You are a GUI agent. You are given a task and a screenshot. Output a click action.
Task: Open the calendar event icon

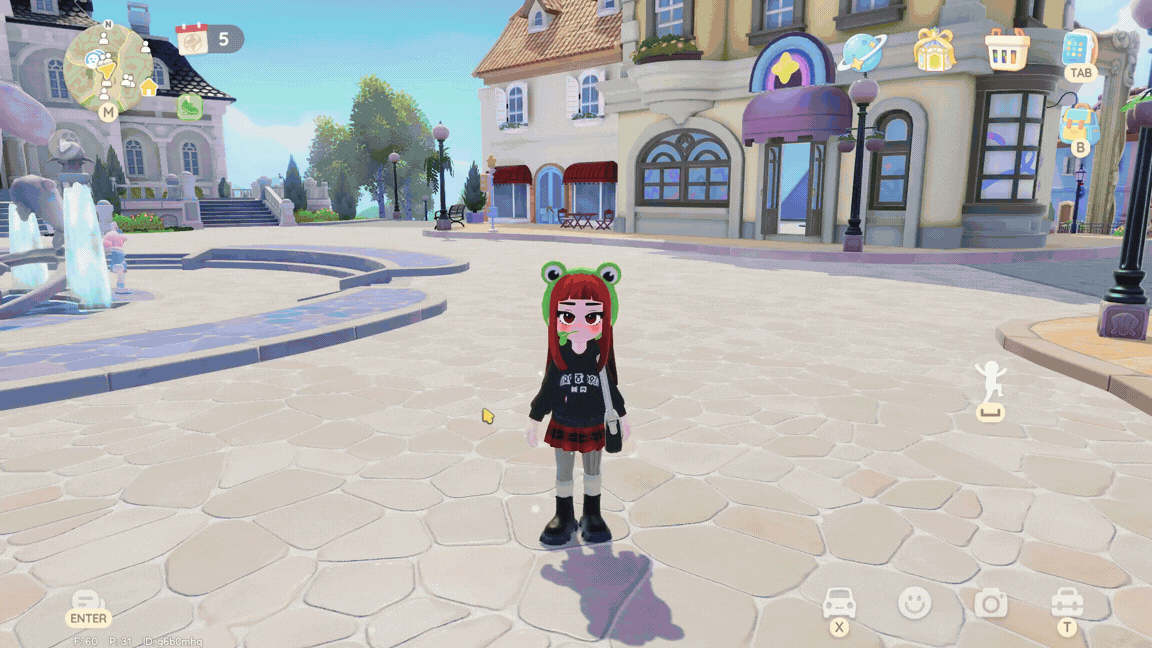coord(191,39)
